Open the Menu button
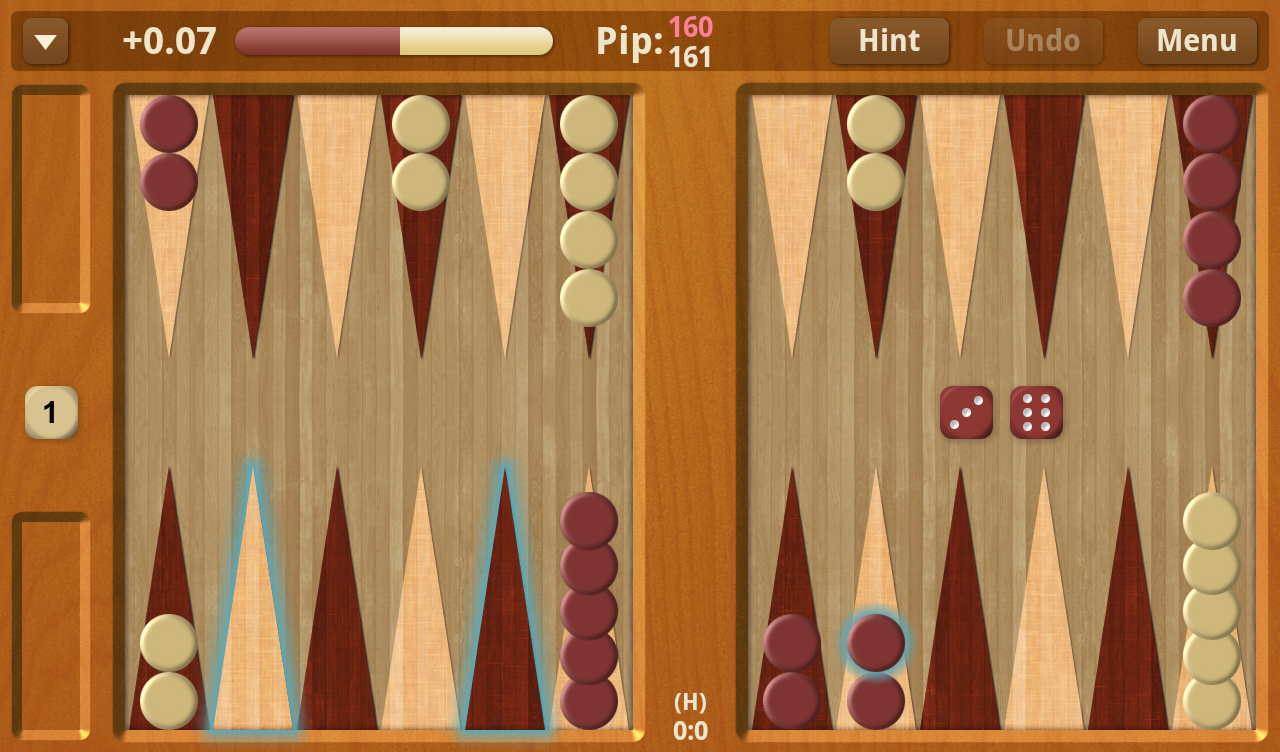Image resolution: width=1280 pixels, height=752 pixels. (x=1197, y=41)
